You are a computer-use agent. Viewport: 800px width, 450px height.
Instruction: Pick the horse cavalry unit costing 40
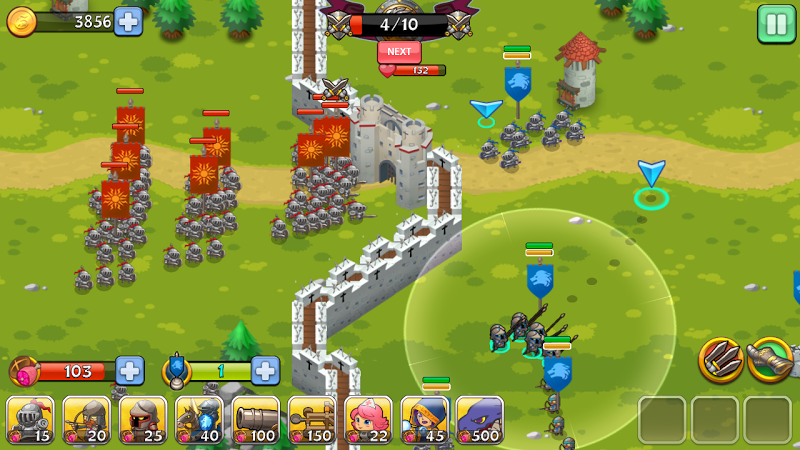199,420
